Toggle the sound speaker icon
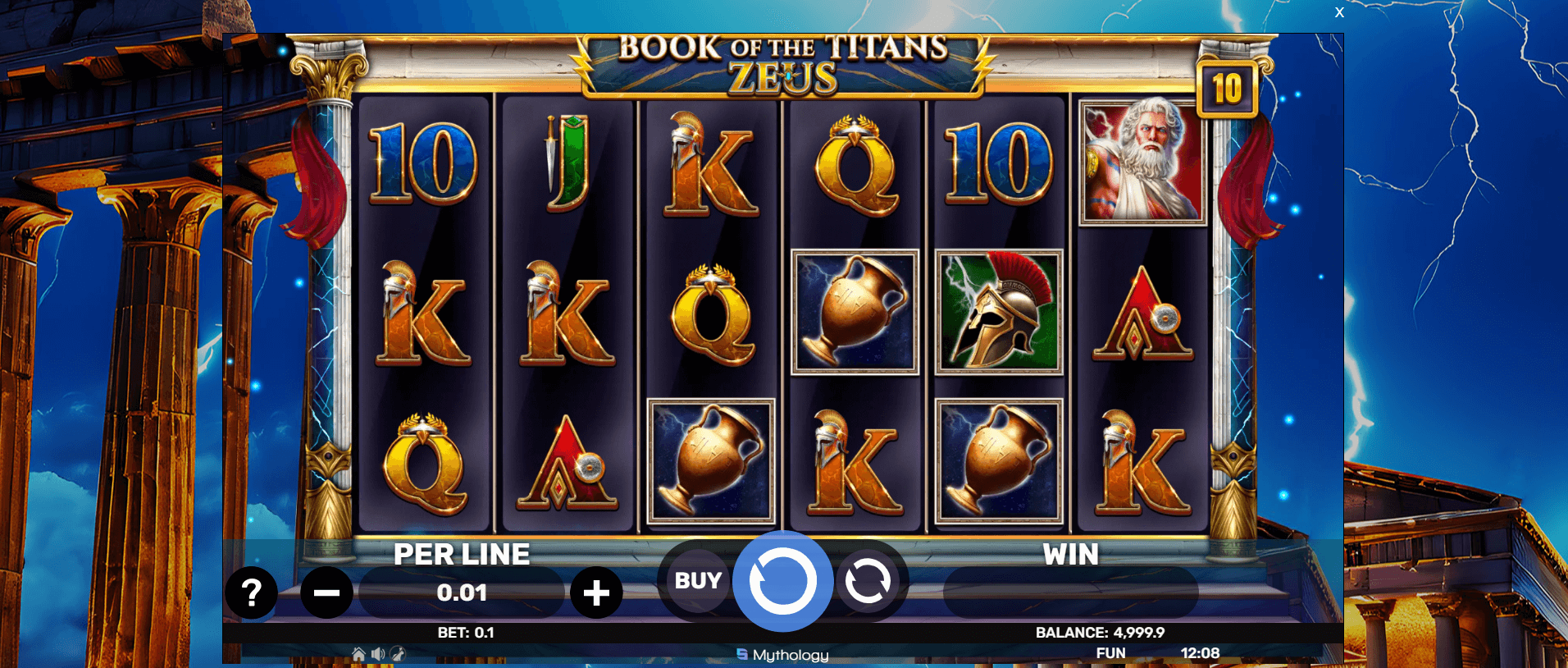This screenshot has width=1568, height=668. tap(377, 654)
